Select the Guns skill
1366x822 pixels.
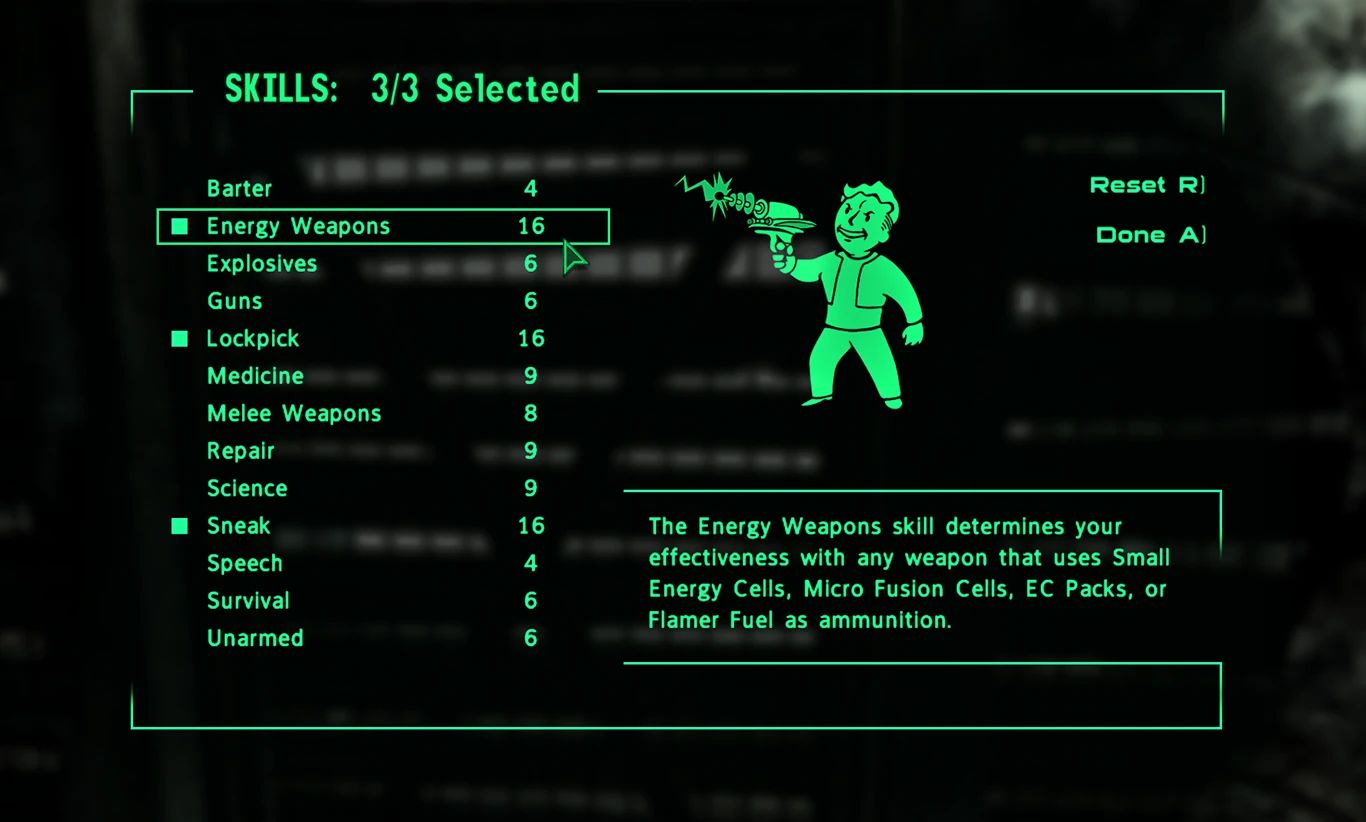tap(233, 301)
